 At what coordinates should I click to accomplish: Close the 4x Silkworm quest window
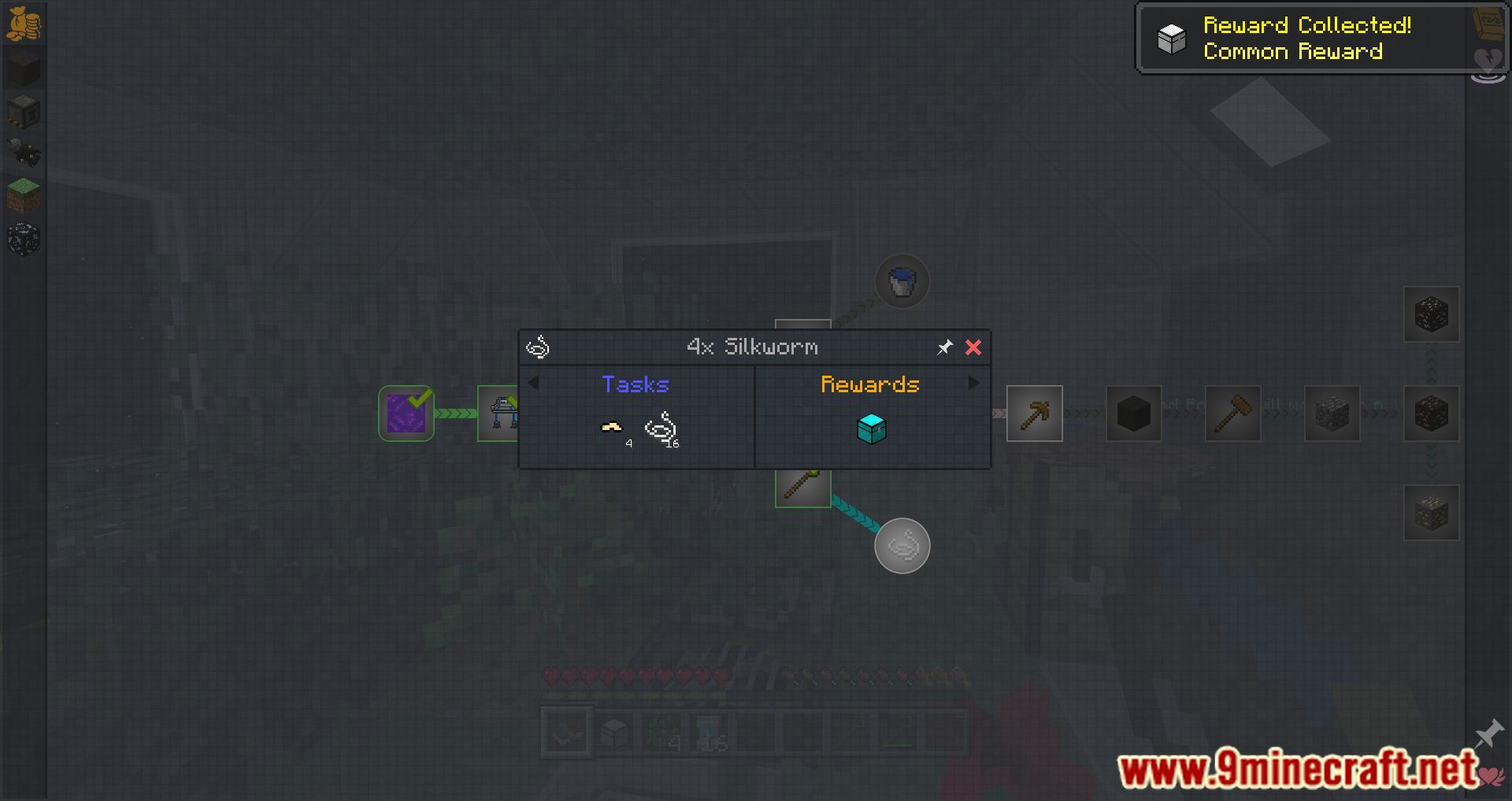tap(973, 347)
